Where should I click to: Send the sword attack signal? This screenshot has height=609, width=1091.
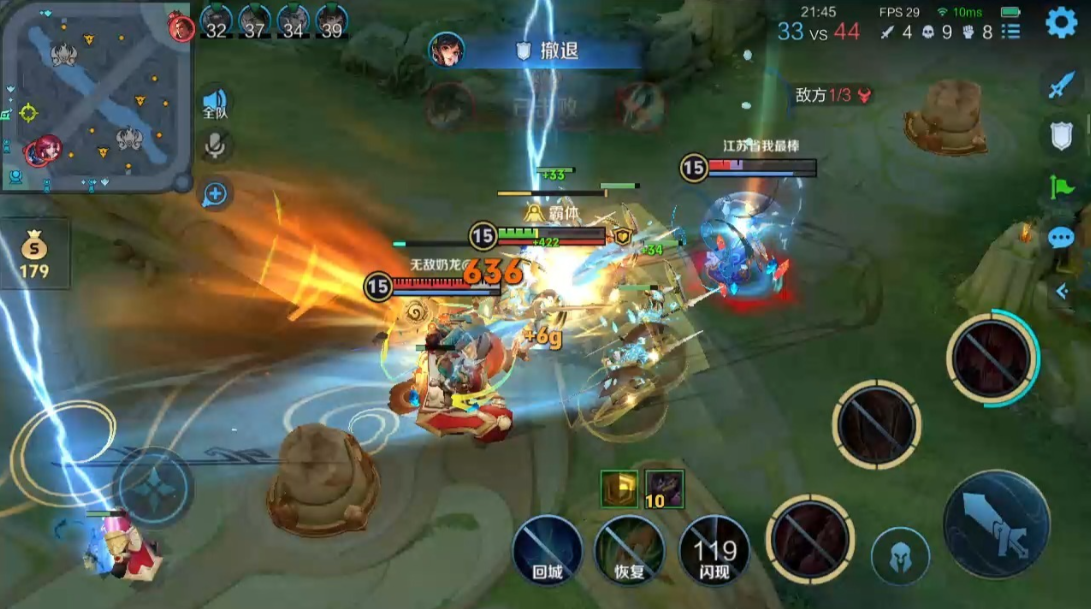[x=1060, y=86]
